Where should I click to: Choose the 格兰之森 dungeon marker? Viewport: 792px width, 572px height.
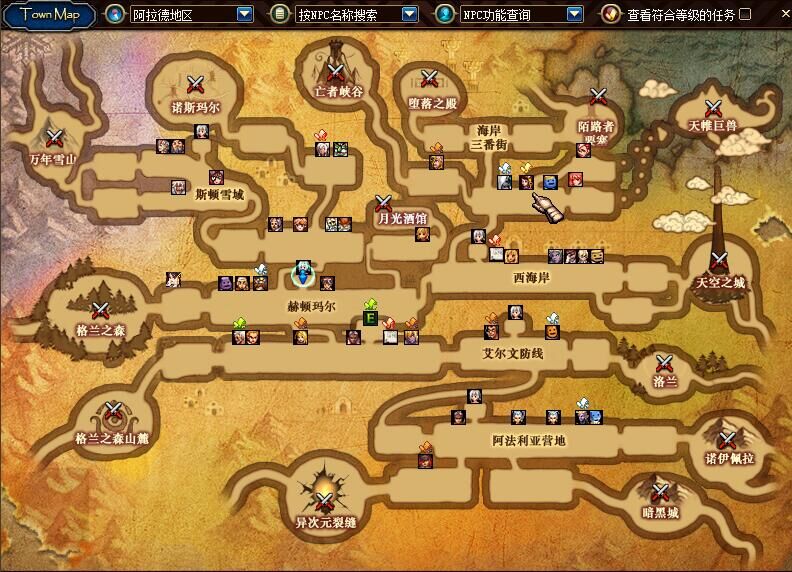(x=100, y=310)
